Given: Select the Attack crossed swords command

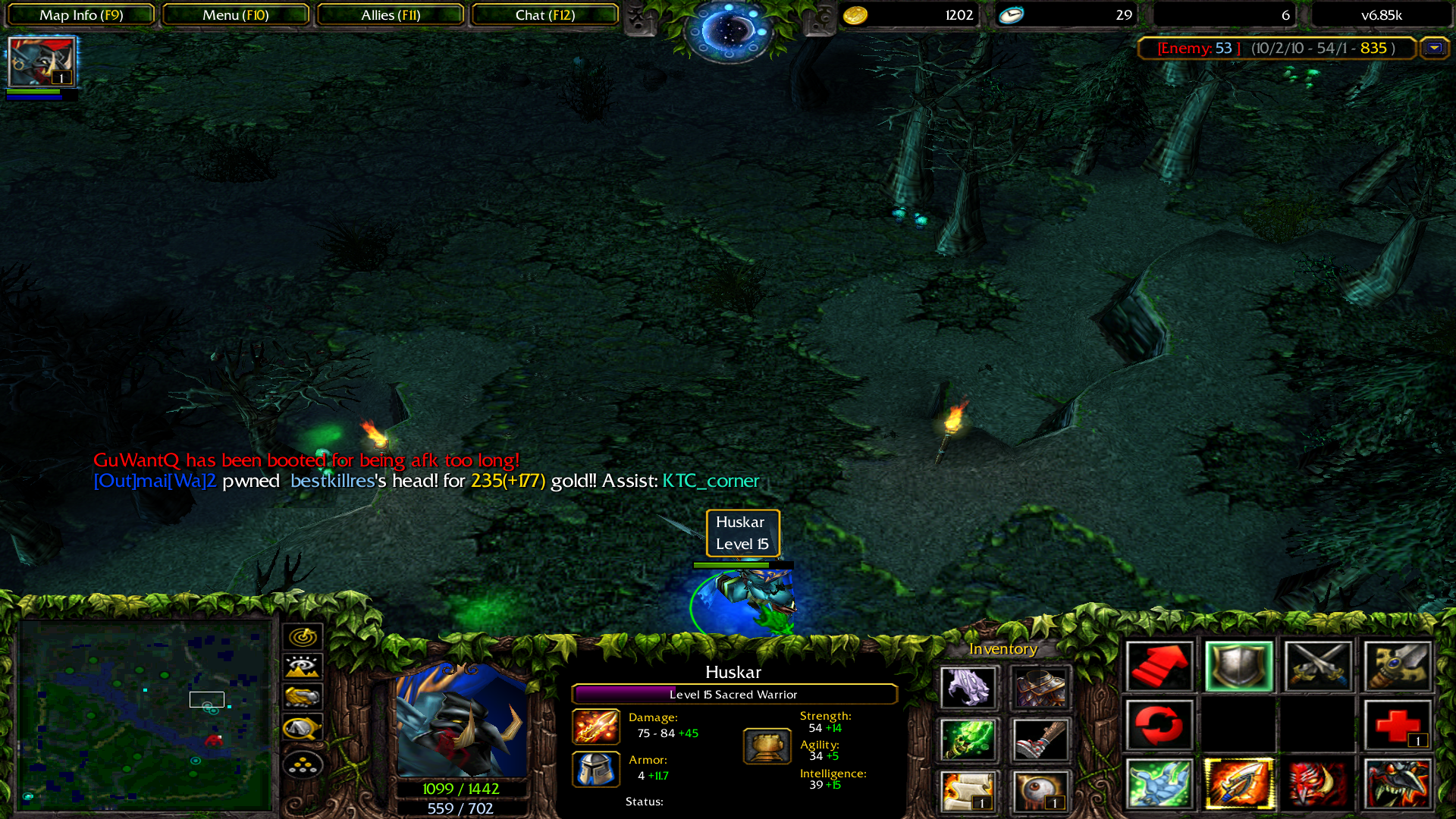Looking at the screenshot, I should click(x=1318, y=667).
